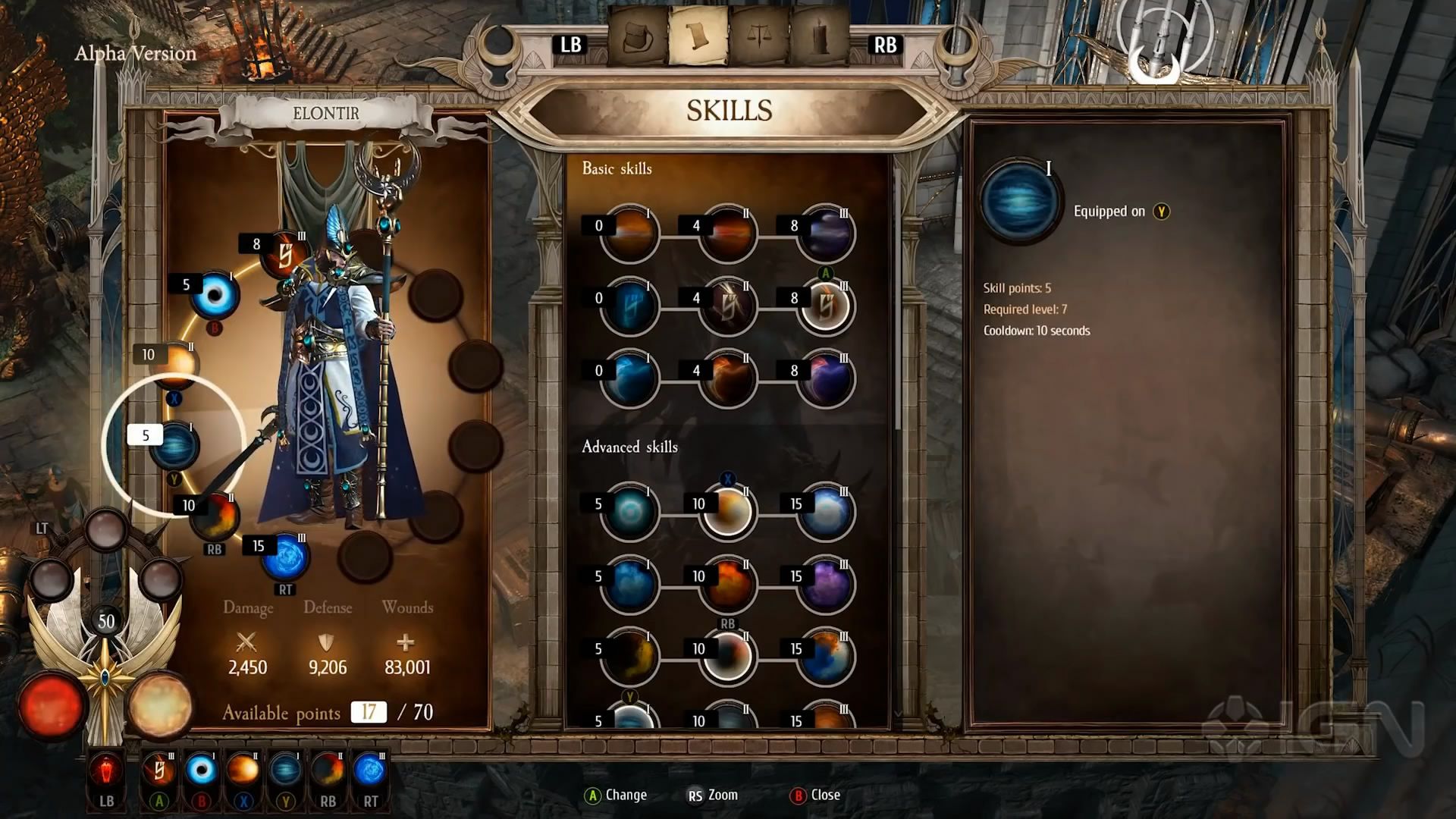Select the cyan ring tier I advanced skill
The width and height of the screenshot is (1456, 819).
click(629, 512)
